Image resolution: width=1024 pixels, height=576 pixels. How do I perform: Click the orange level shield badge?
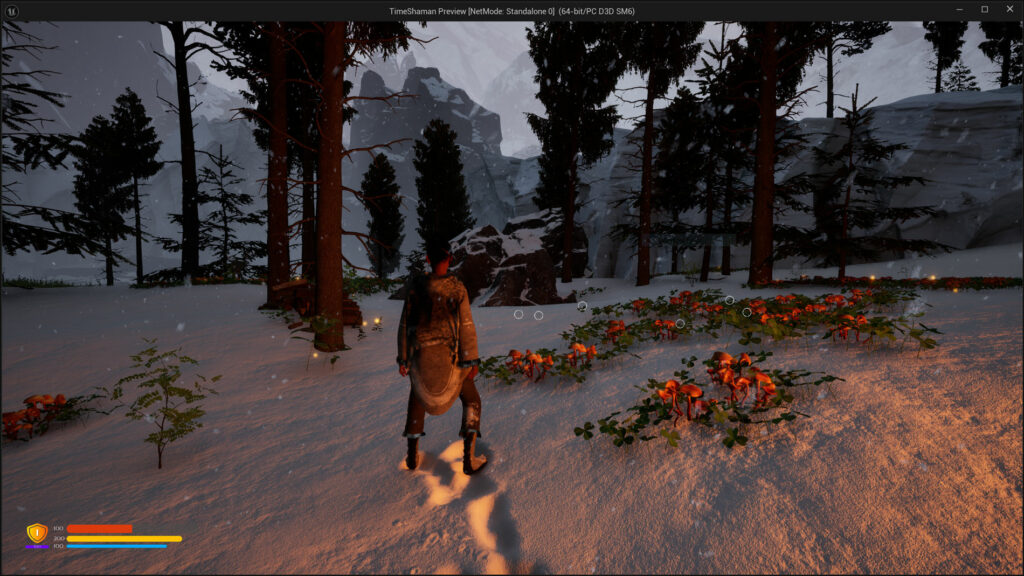37,534
